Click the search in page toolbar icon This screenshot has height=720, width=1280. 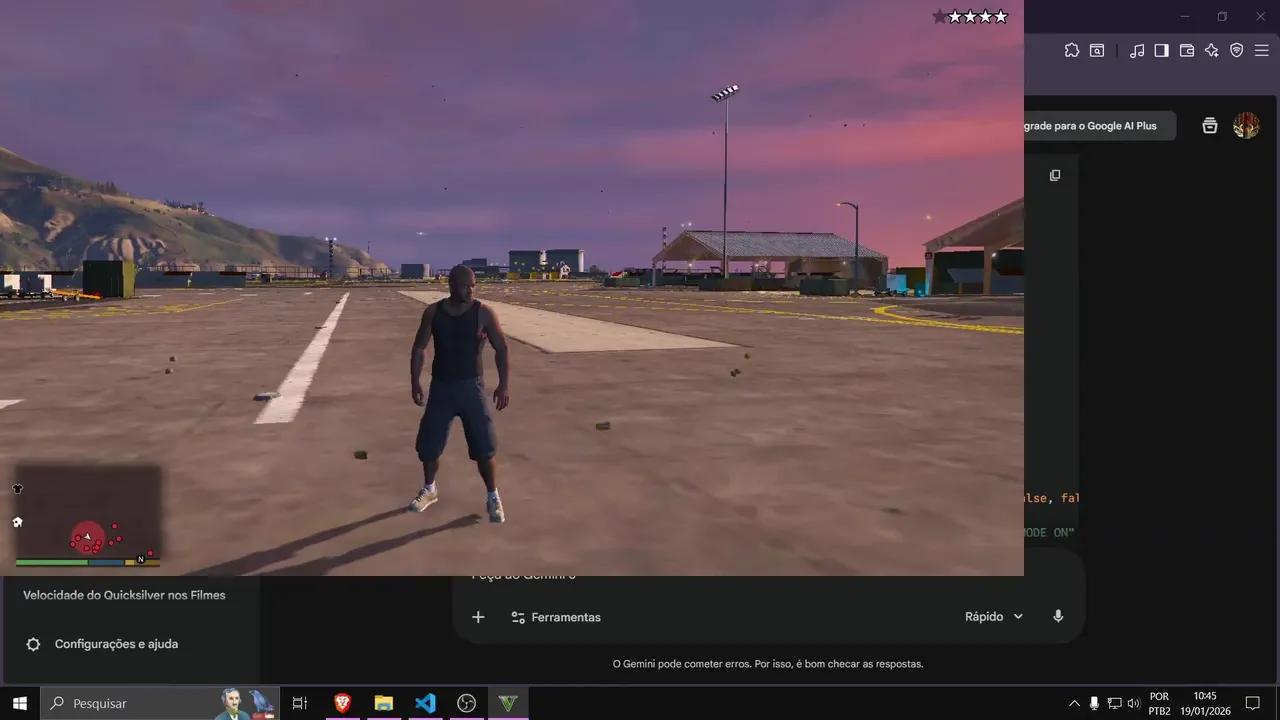(1097, 50)
